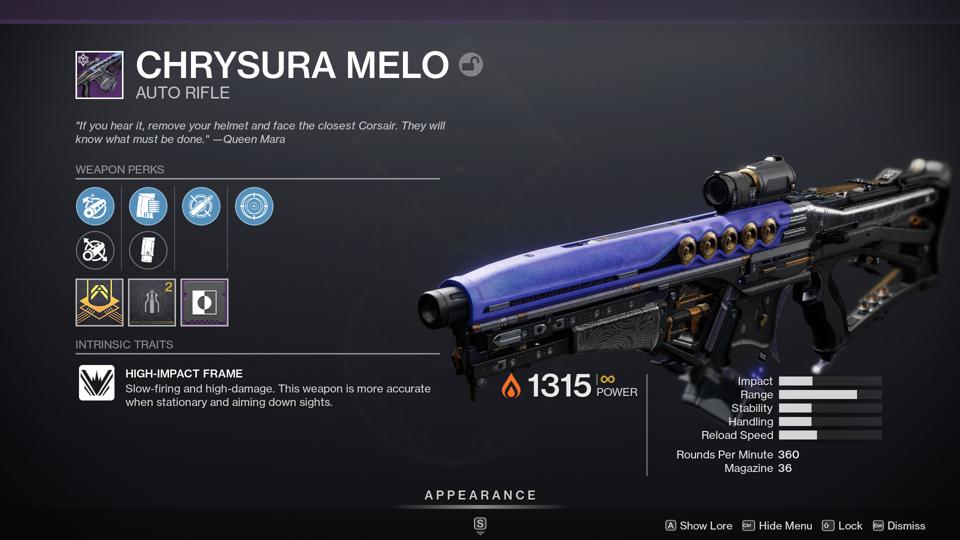Image resolution: width=960 pixels, height=540 pixels.
Task: Open the weapon mod slot costing 2
Action: pos(152,302)
